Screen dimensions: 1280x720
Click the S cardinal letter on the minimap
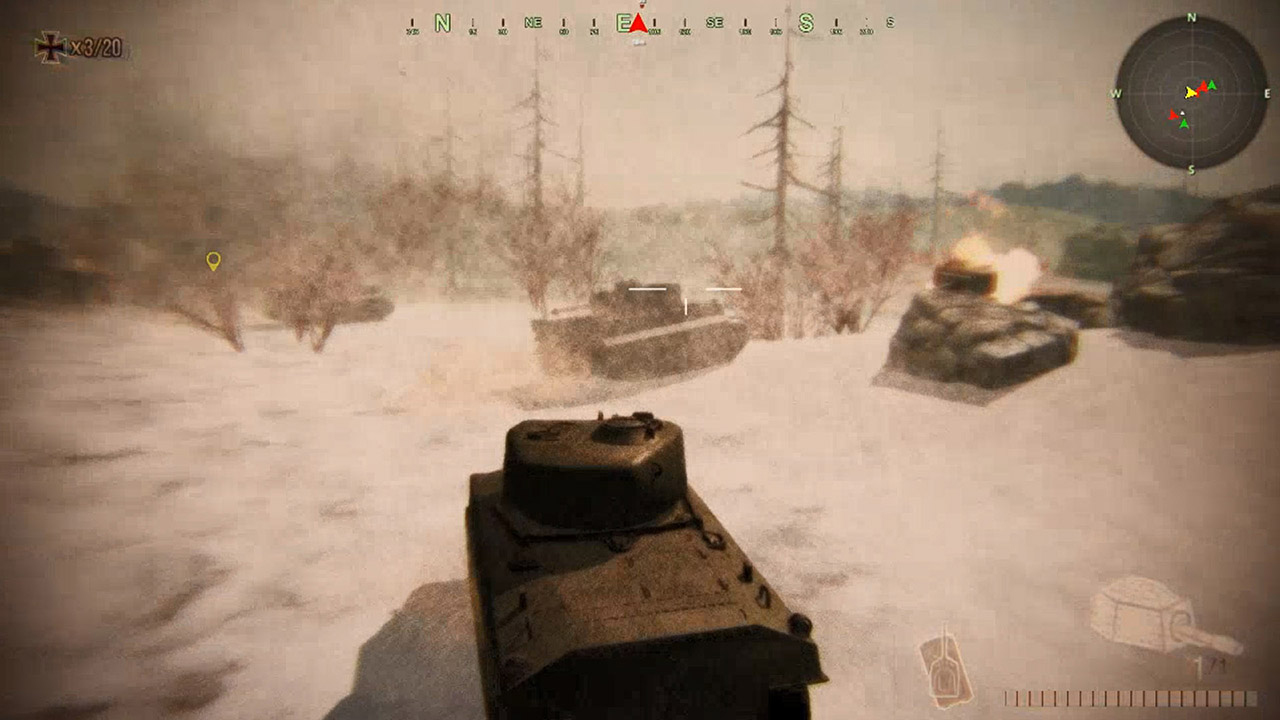click(x=1192, y=167)
